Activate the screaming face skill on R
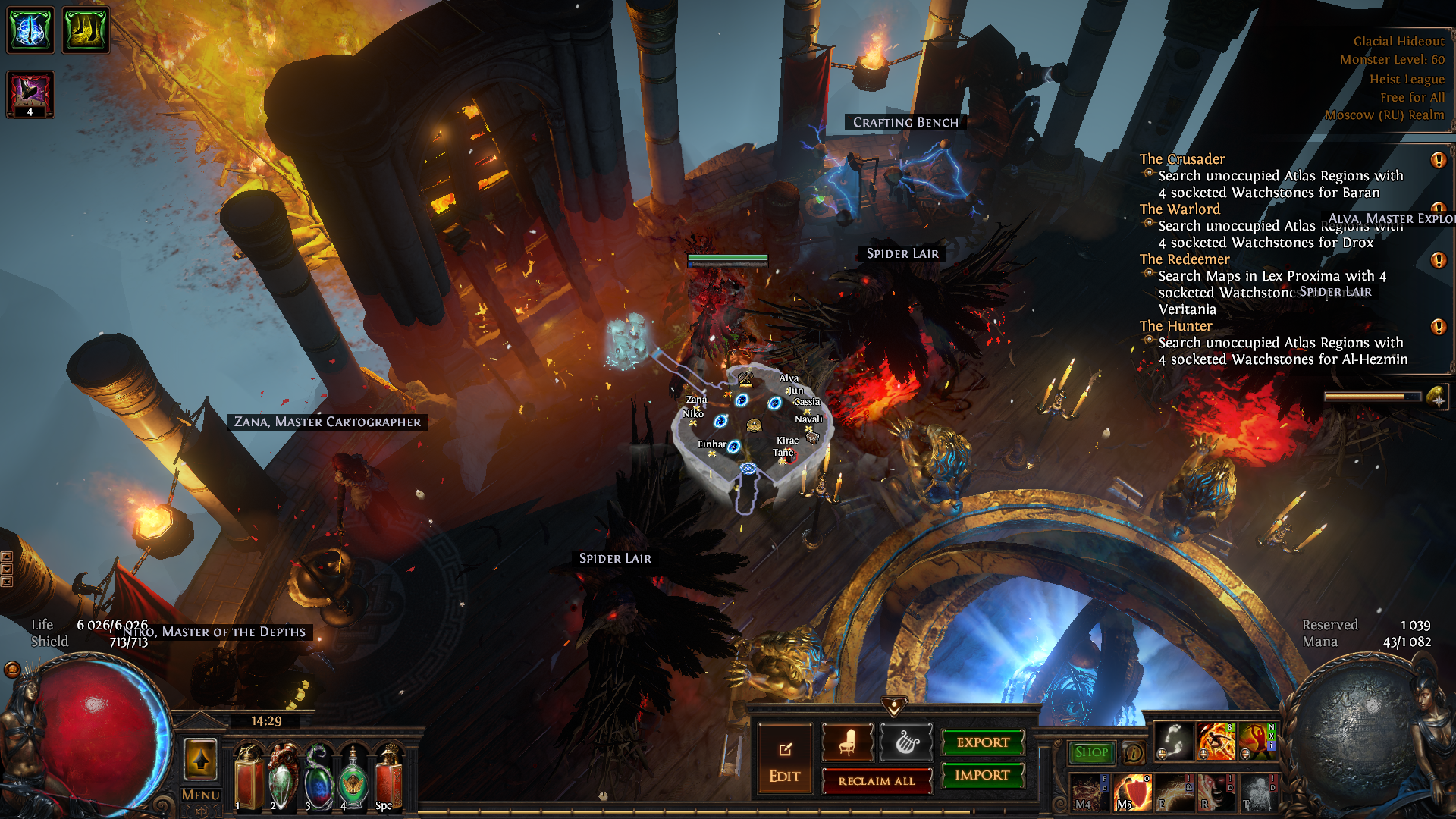1456x819 pixels. [x=1215, y=792]
